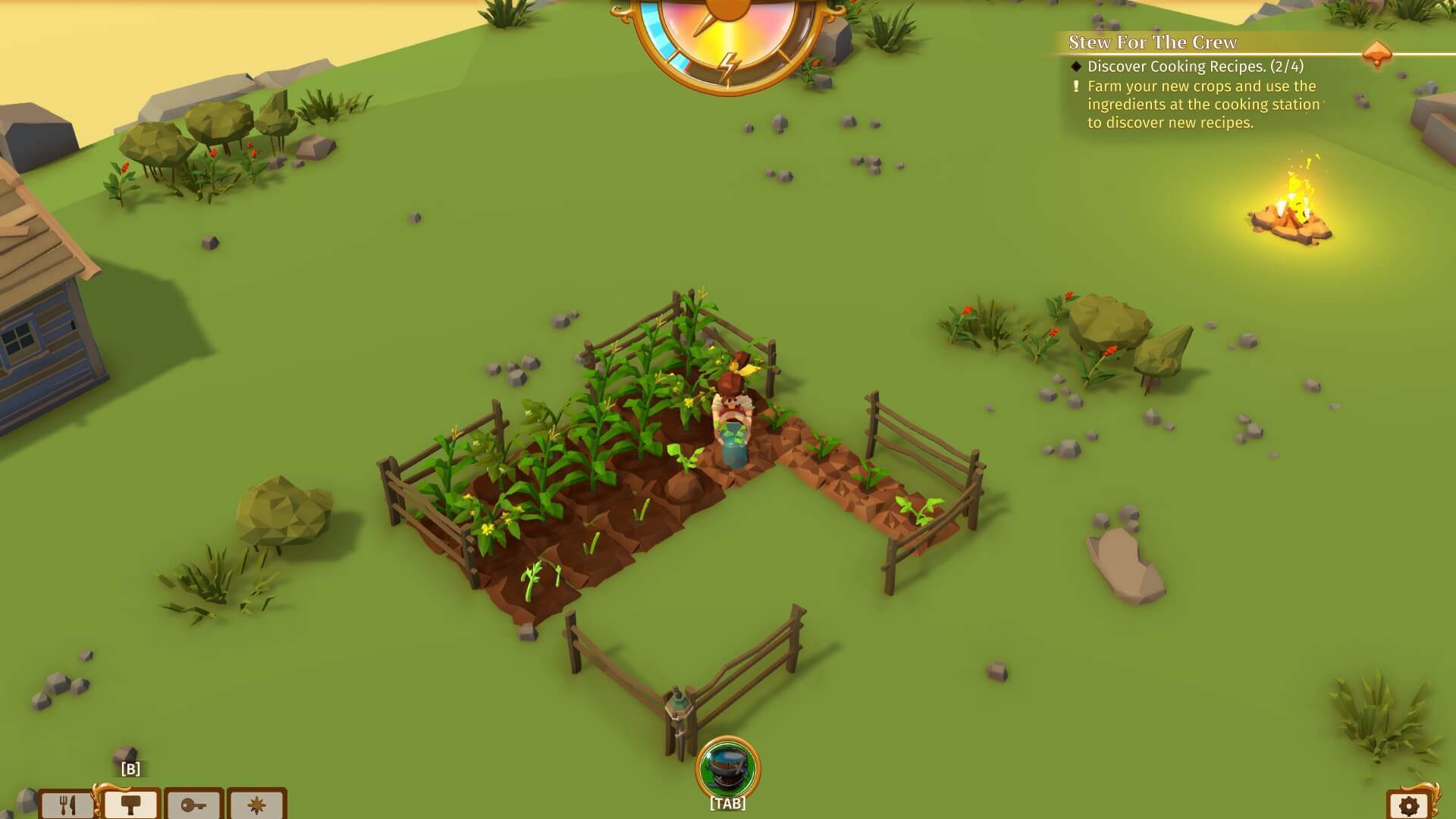Select the hammer build tab

(x=130, y=804)
